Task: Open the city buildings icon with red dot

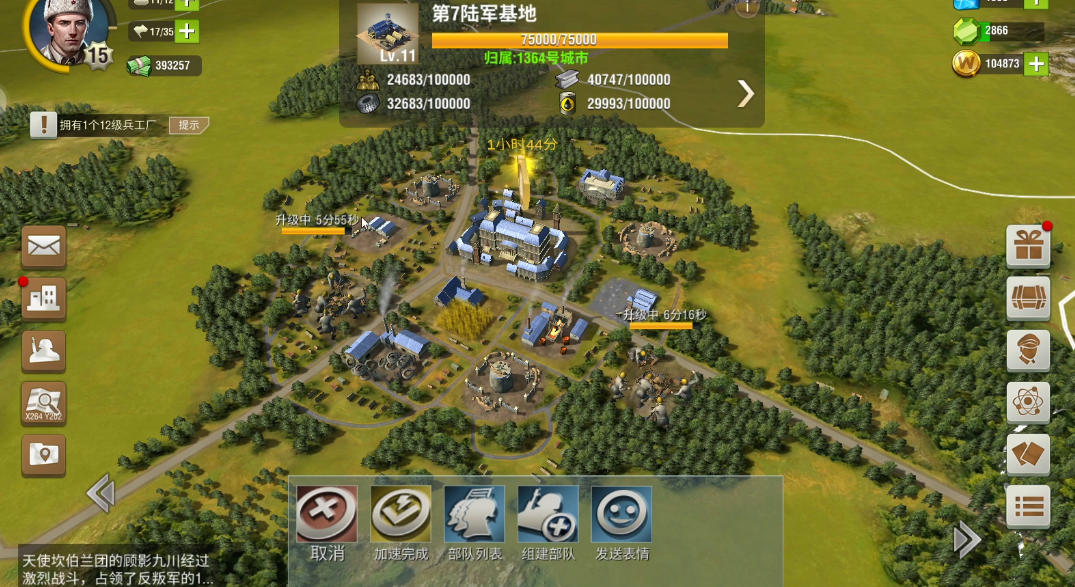Action: pyautogui.click(x=44, y=299)
